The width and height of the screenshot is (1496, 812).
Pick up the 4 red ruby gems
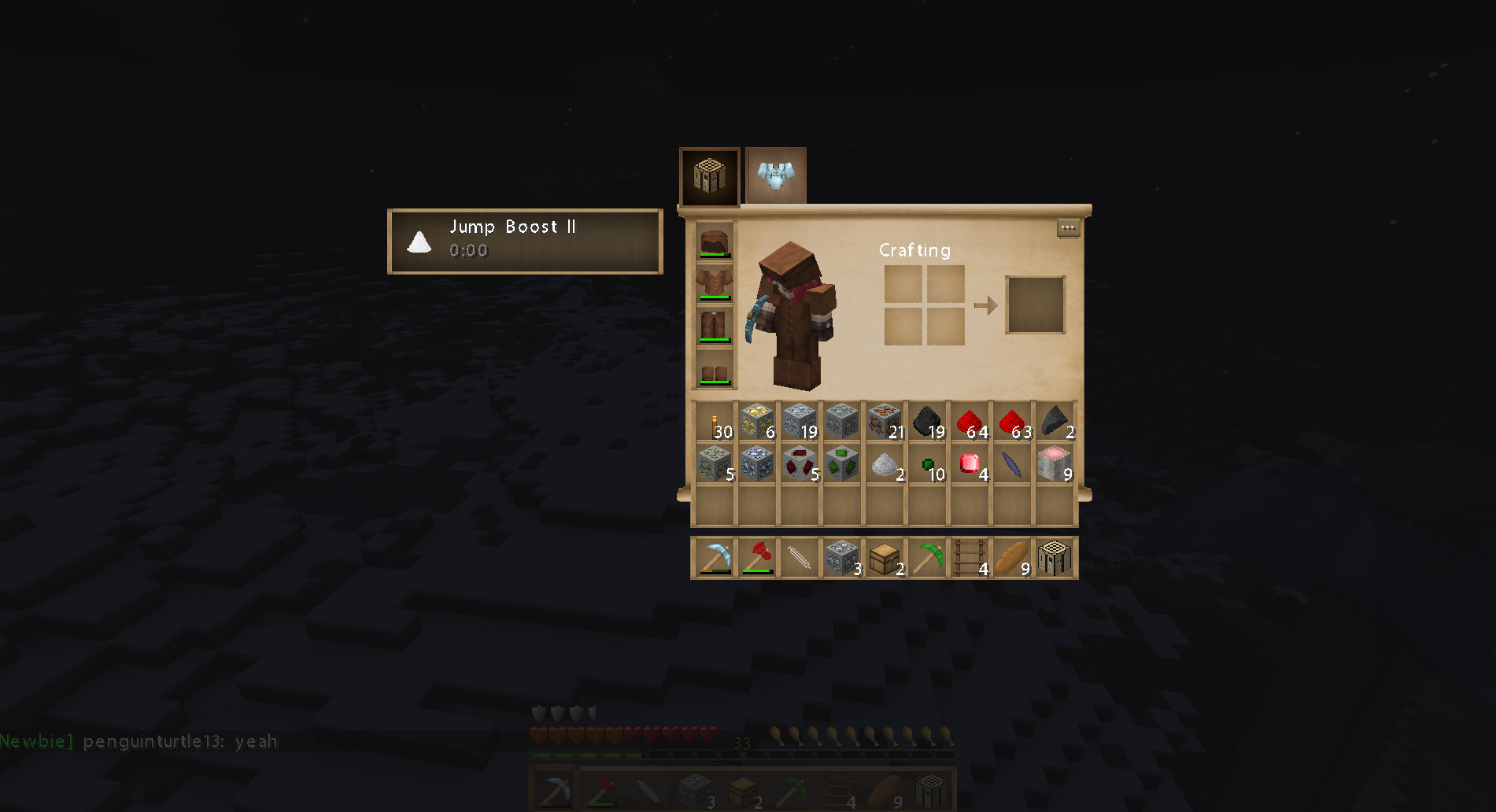(970, 465)
